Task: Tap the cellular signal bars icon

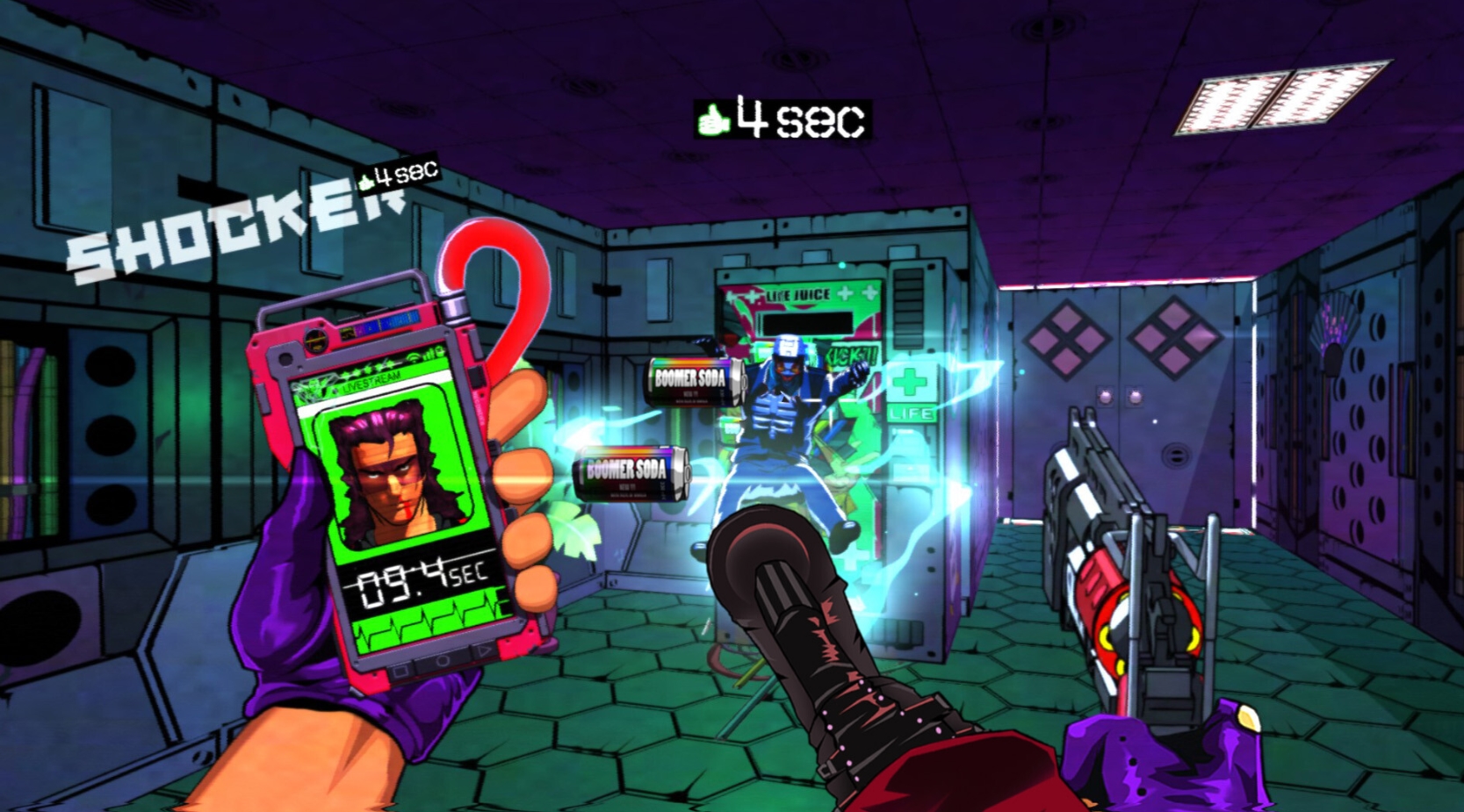Action: coord(428,356)
